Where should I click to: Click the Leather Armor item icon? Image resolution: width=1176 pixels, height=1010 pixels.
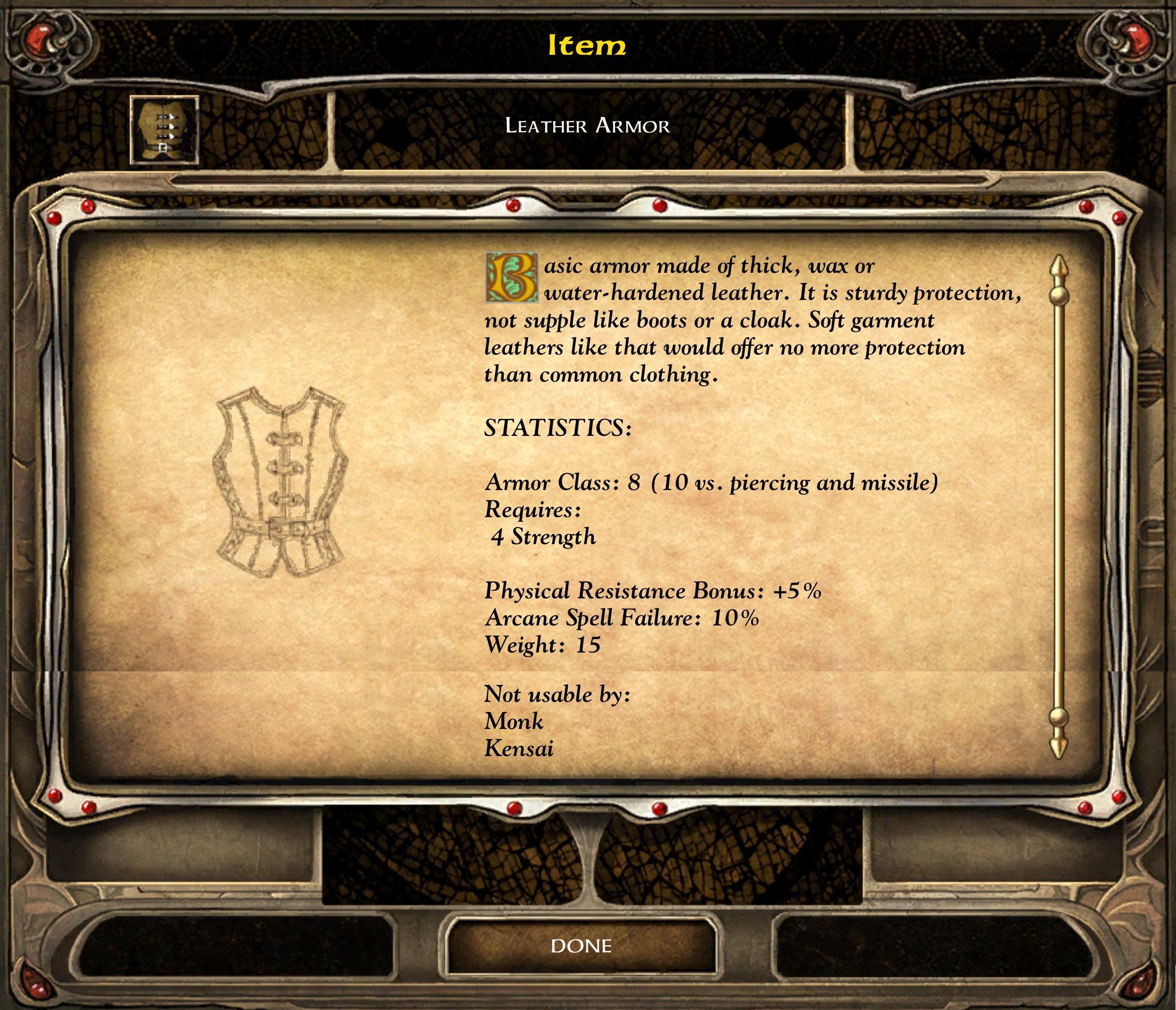[x=164, y=130]
